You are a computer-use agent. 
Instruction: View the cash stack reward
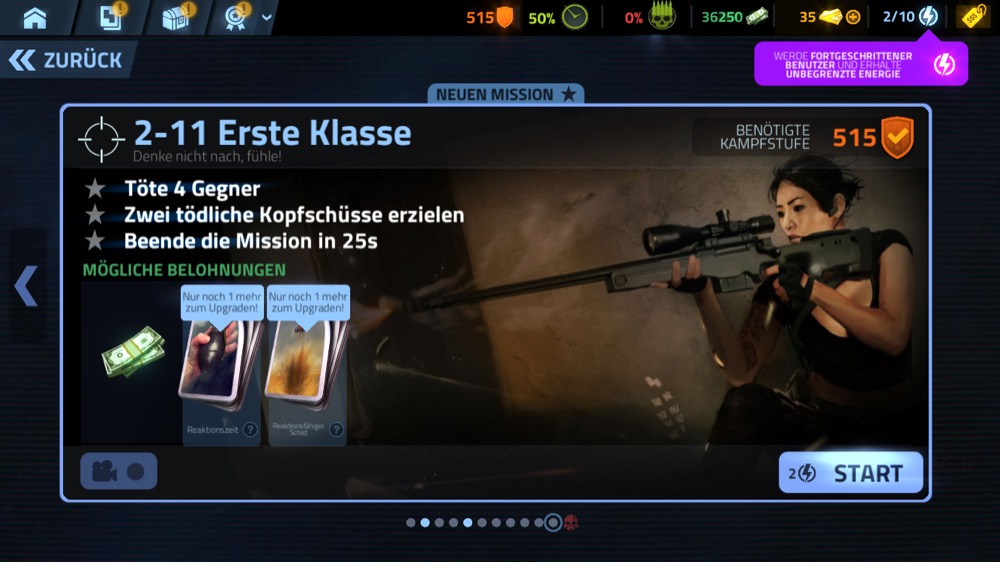132,353
